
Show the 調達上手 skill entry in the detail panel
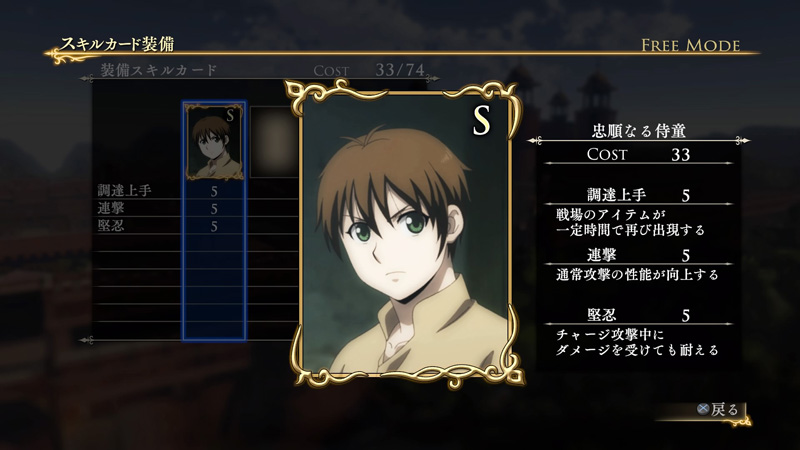click(638, 194)
